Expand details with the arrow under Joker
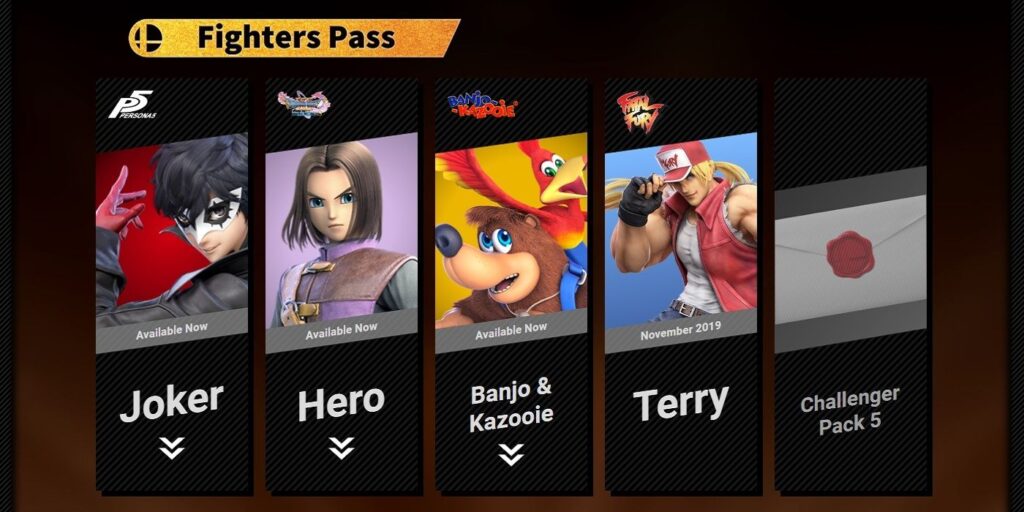The image size is (1024, 512). click(171, 448)
